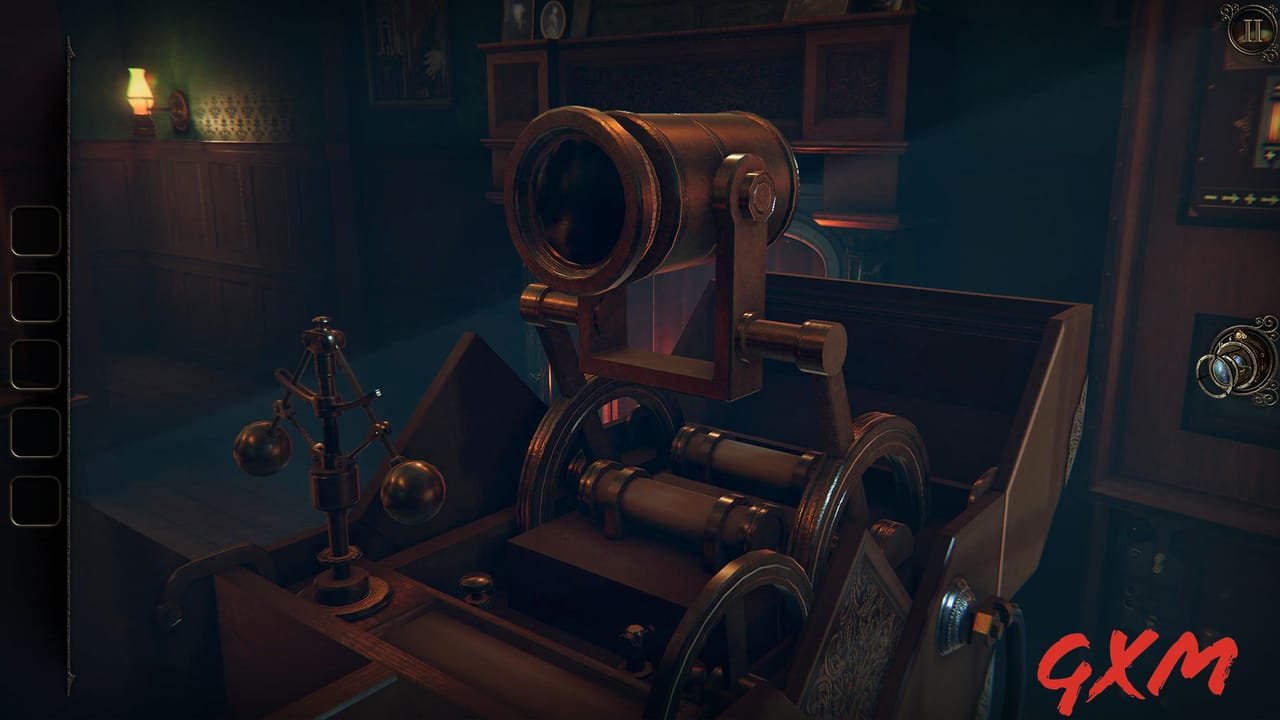Click the topmost empty inventory slot
The image size is (1280, 720).
point(33,231)
